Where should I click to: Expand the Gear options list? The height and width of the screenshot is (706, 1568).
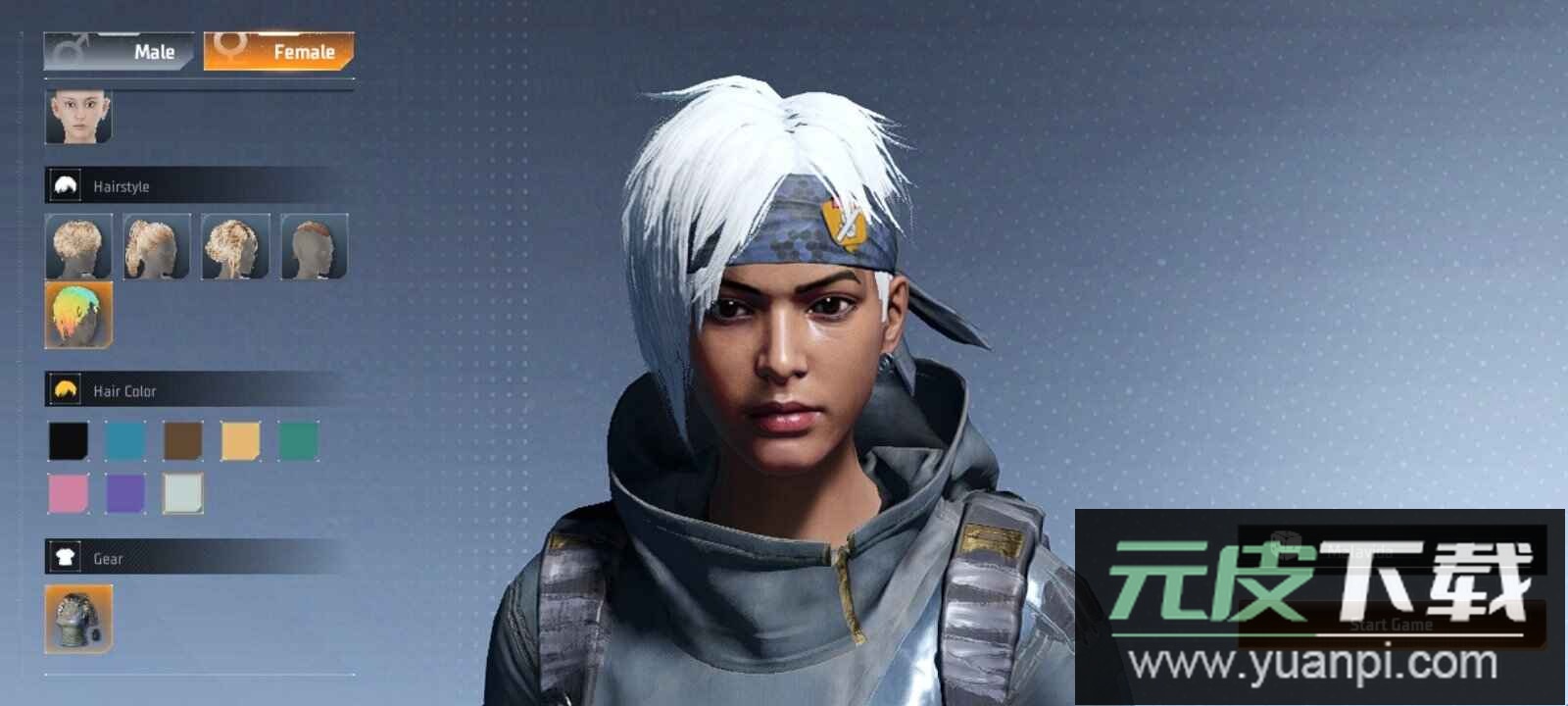tap(196, 558)
